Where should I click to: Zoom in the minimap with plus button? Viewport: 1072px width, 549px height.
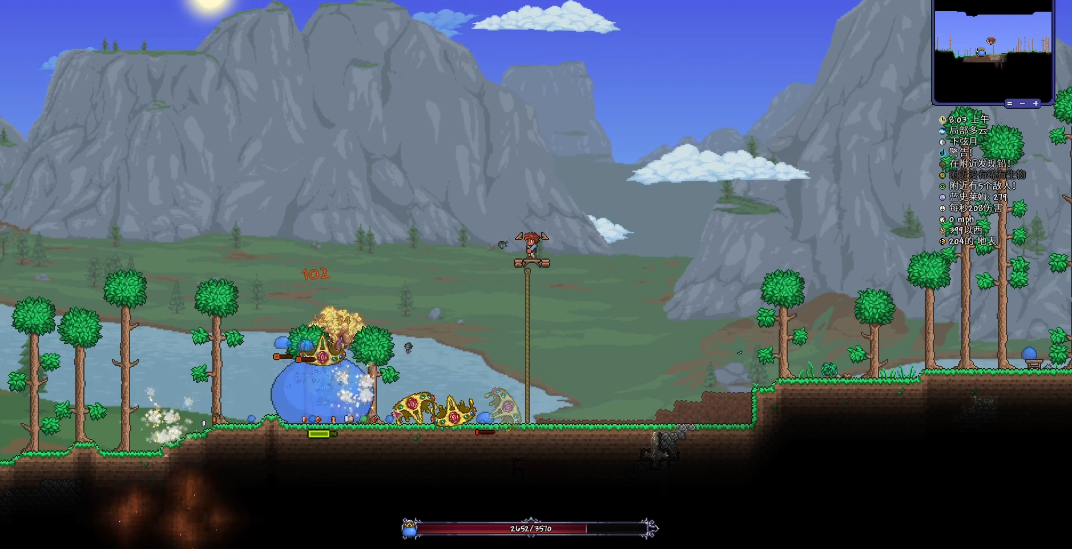coord(1036,103)
